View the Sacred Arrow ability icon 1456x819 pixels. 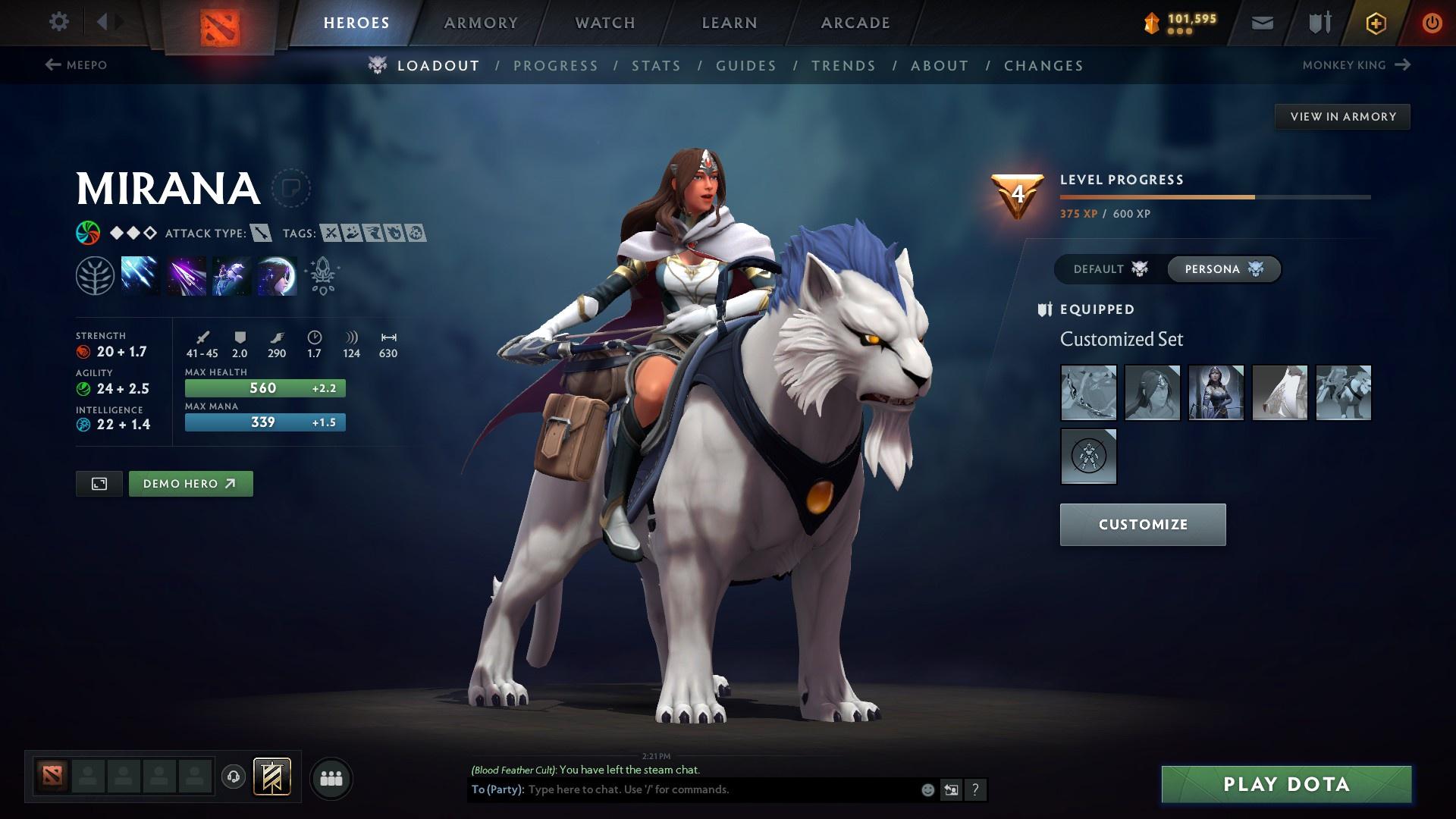pos(187,275)
